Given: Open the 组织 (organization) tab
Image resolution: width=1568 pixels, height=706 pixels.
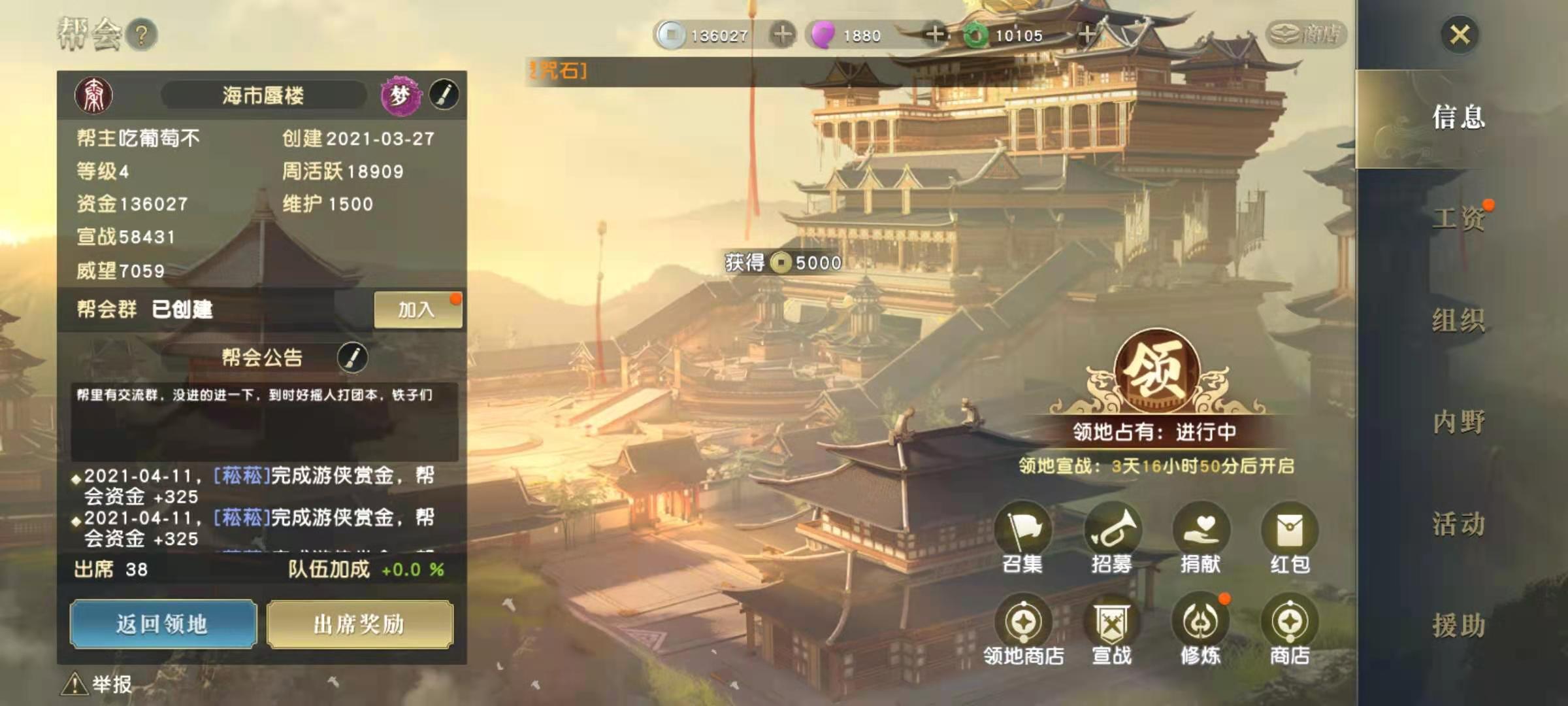Looking at the screenshot, I should coord(1458,320).
